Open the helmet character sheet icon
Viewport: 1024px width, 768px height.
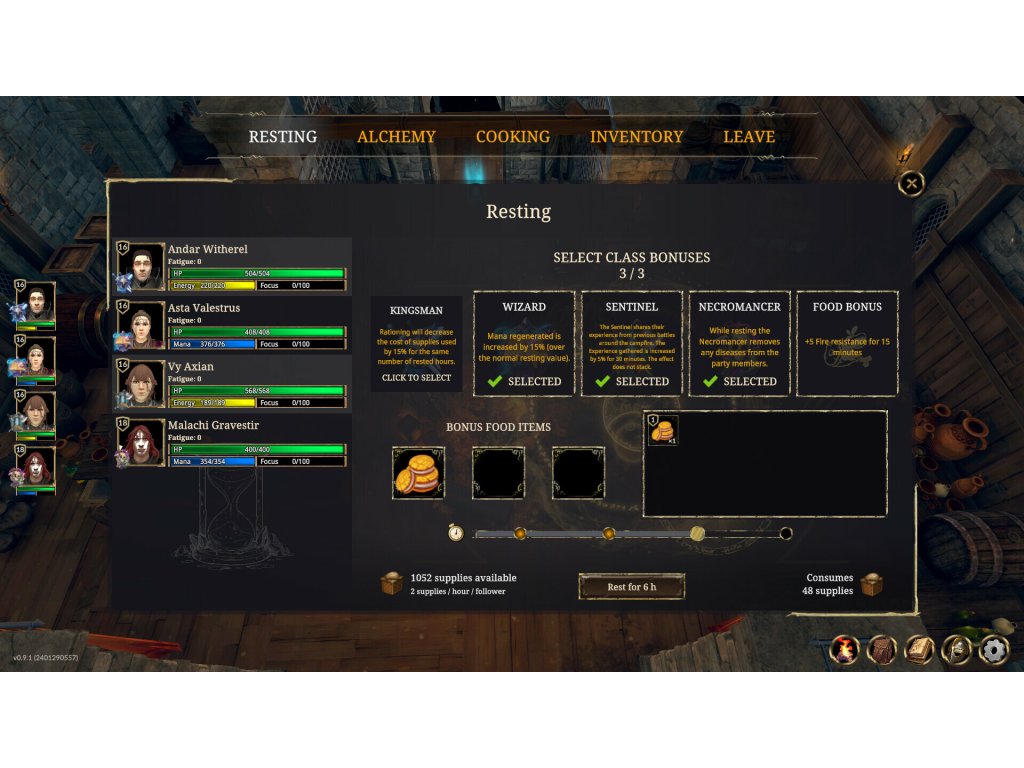click(x=956, y=650)
